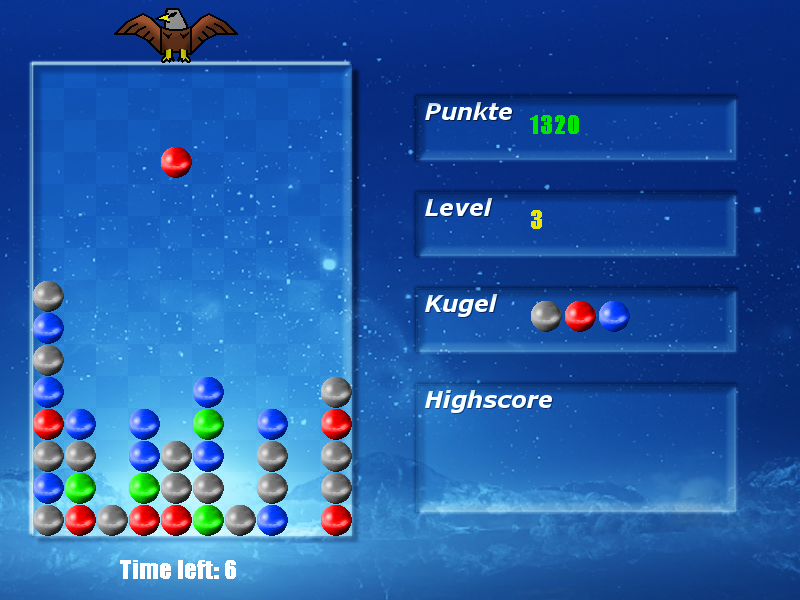Select the red ball in the Kugel preview
This screenshot has width=800, height=600.
580,316
